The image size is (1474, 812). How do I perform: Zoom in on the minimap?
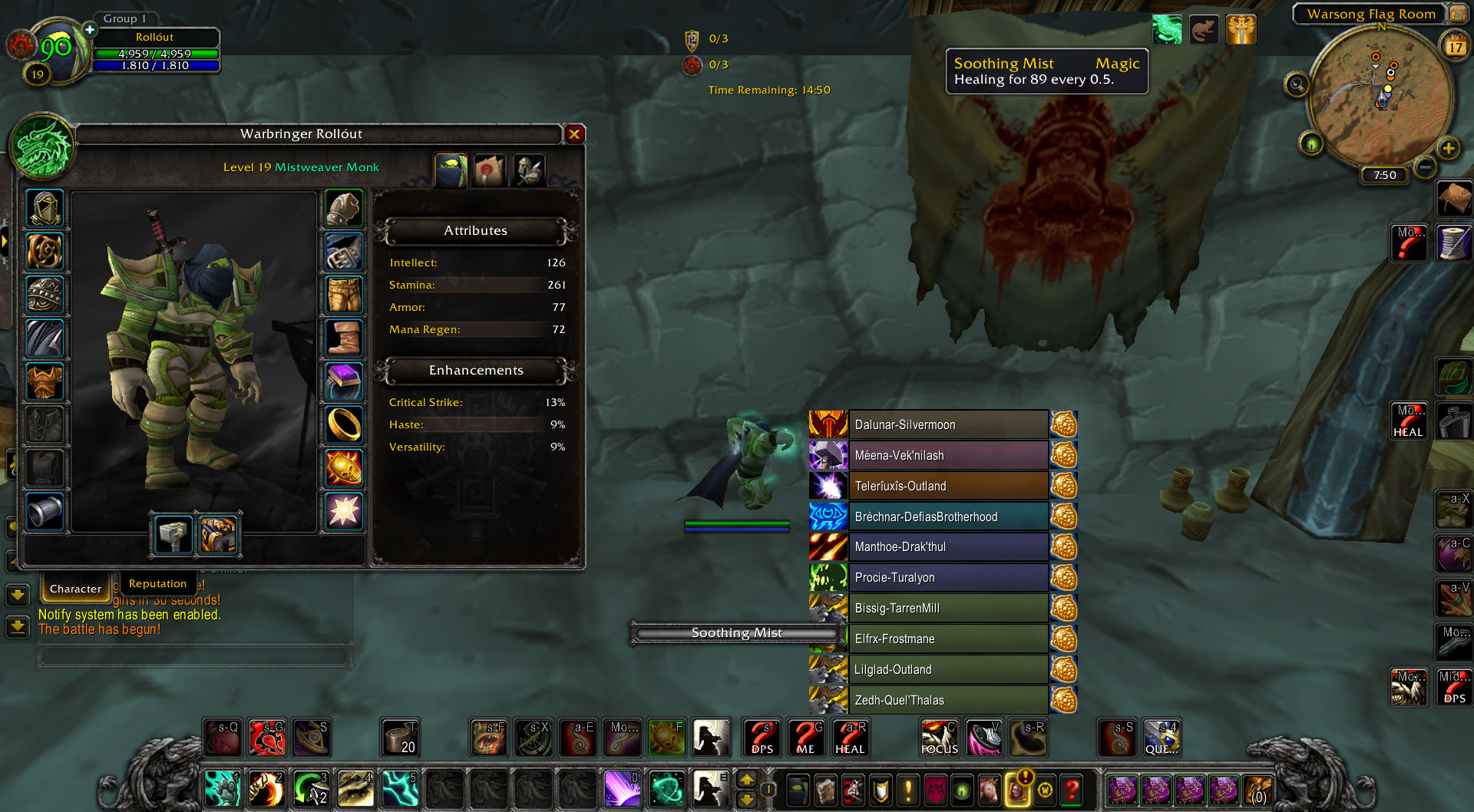click(x=1448, y=148)
